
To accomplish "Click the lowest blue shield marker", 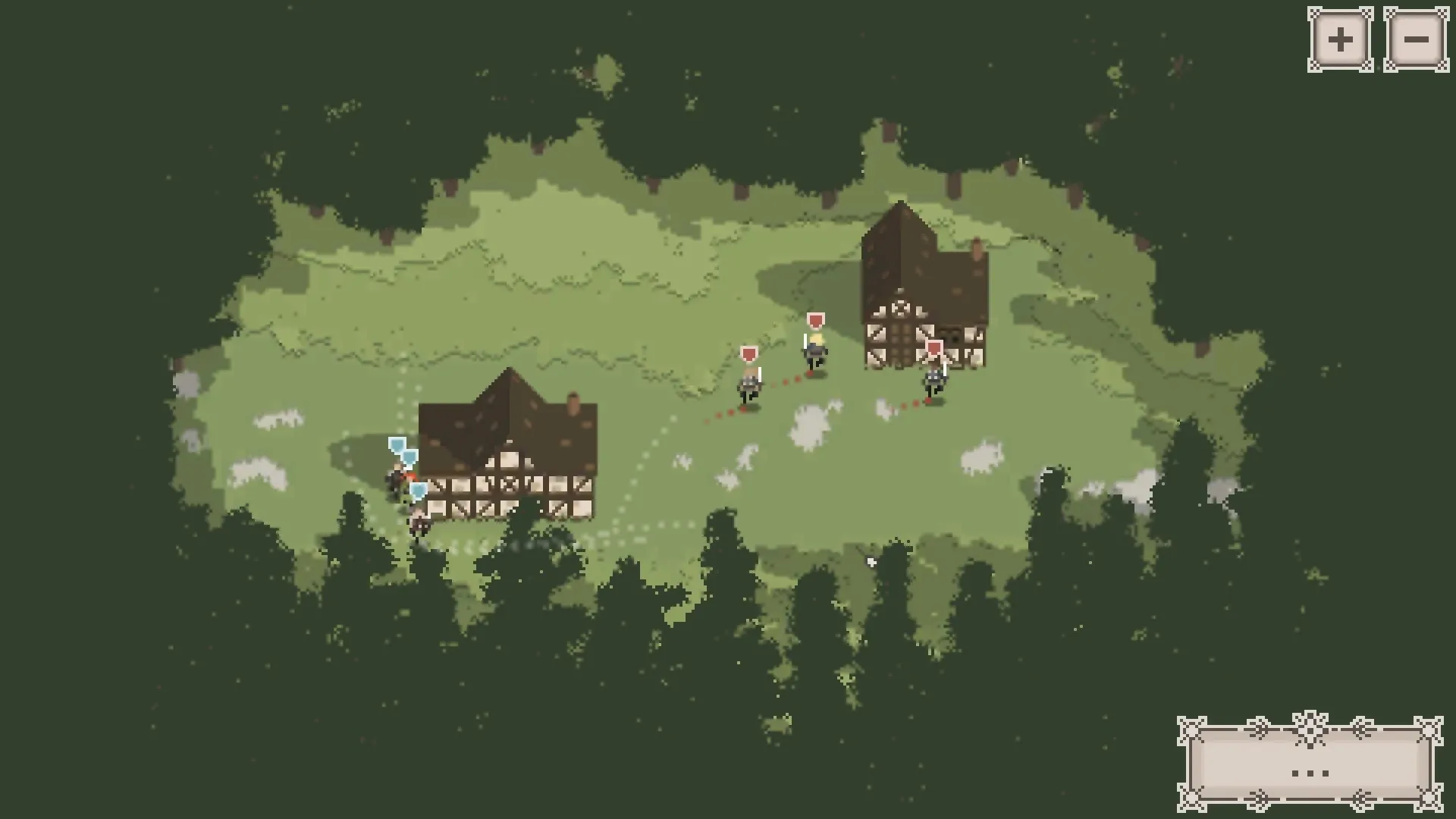I will click(419, 490).
